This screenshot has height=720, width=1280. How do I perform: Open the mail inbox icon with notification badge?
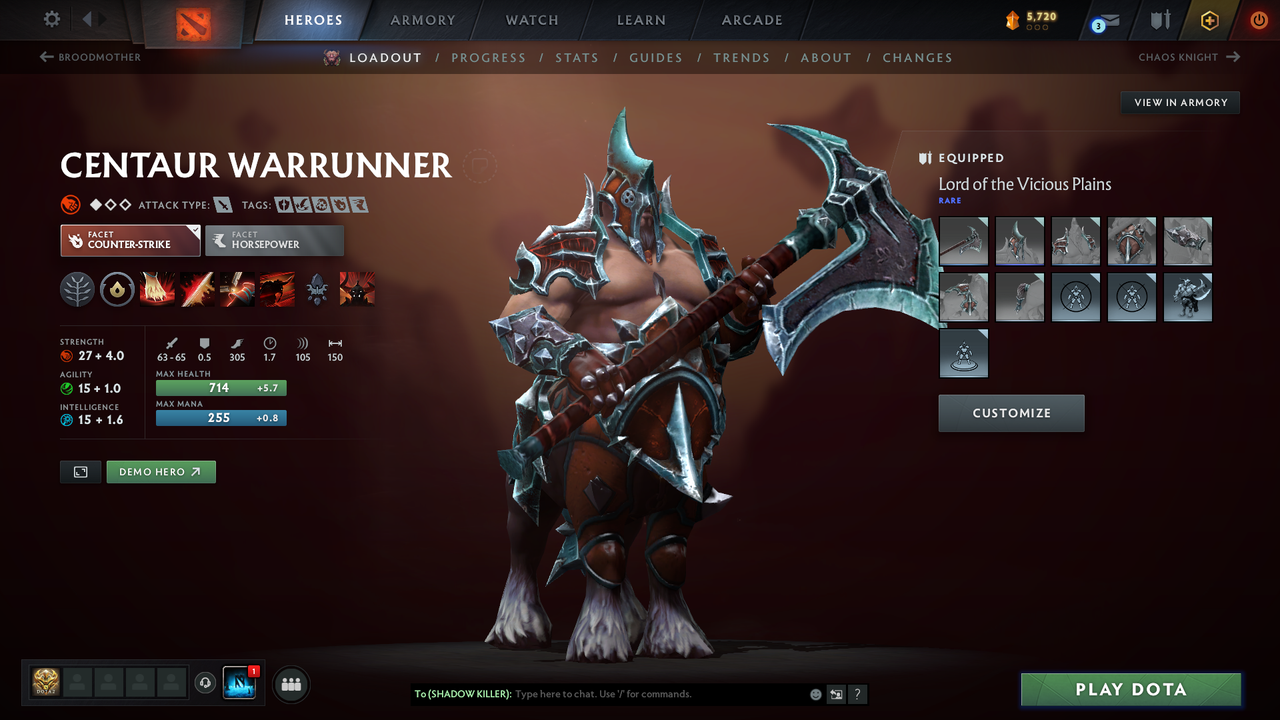[1108, 18]
